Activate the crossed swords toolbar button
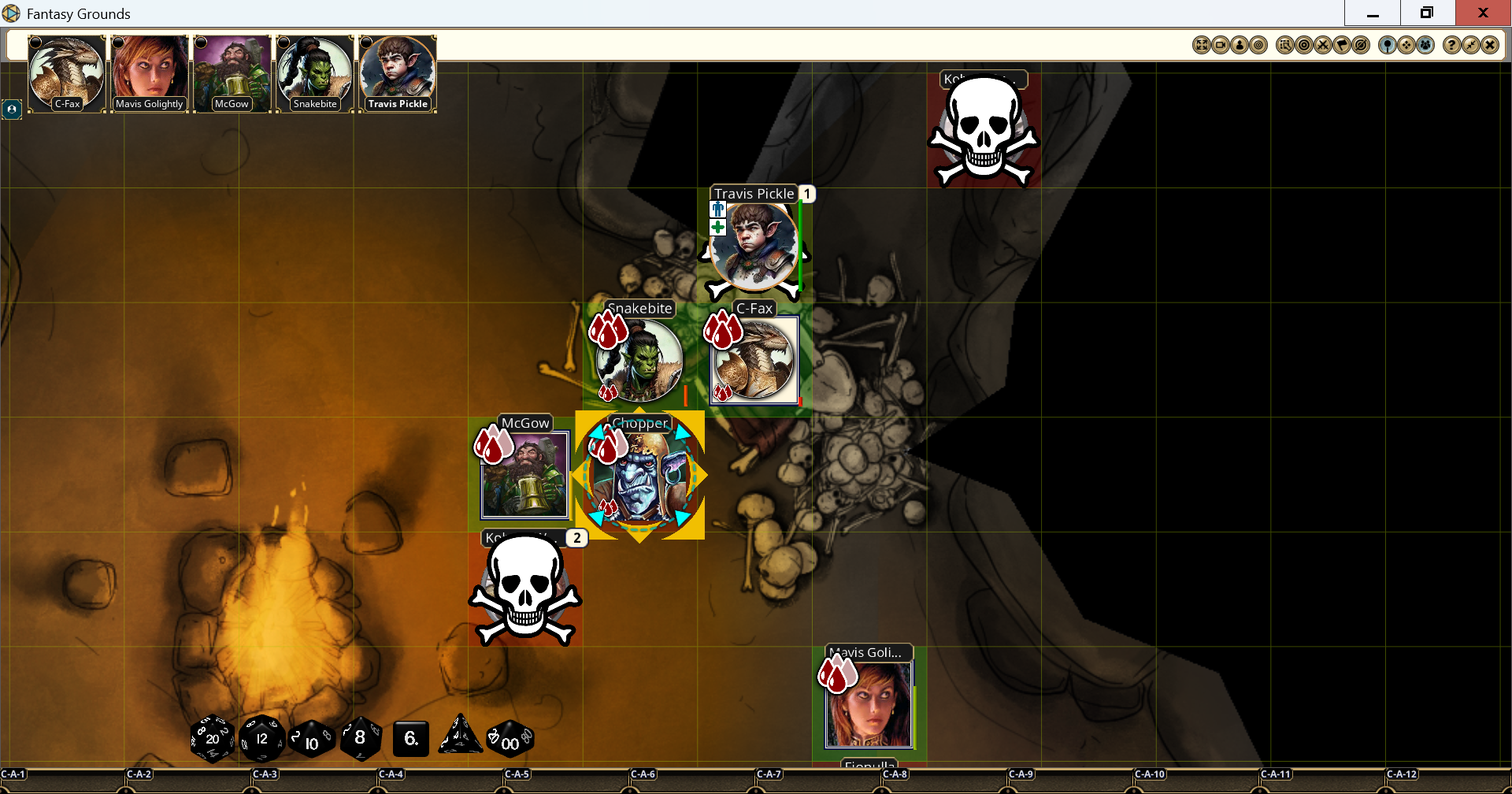This screenshot has height=794, width=1512. 1323,46
